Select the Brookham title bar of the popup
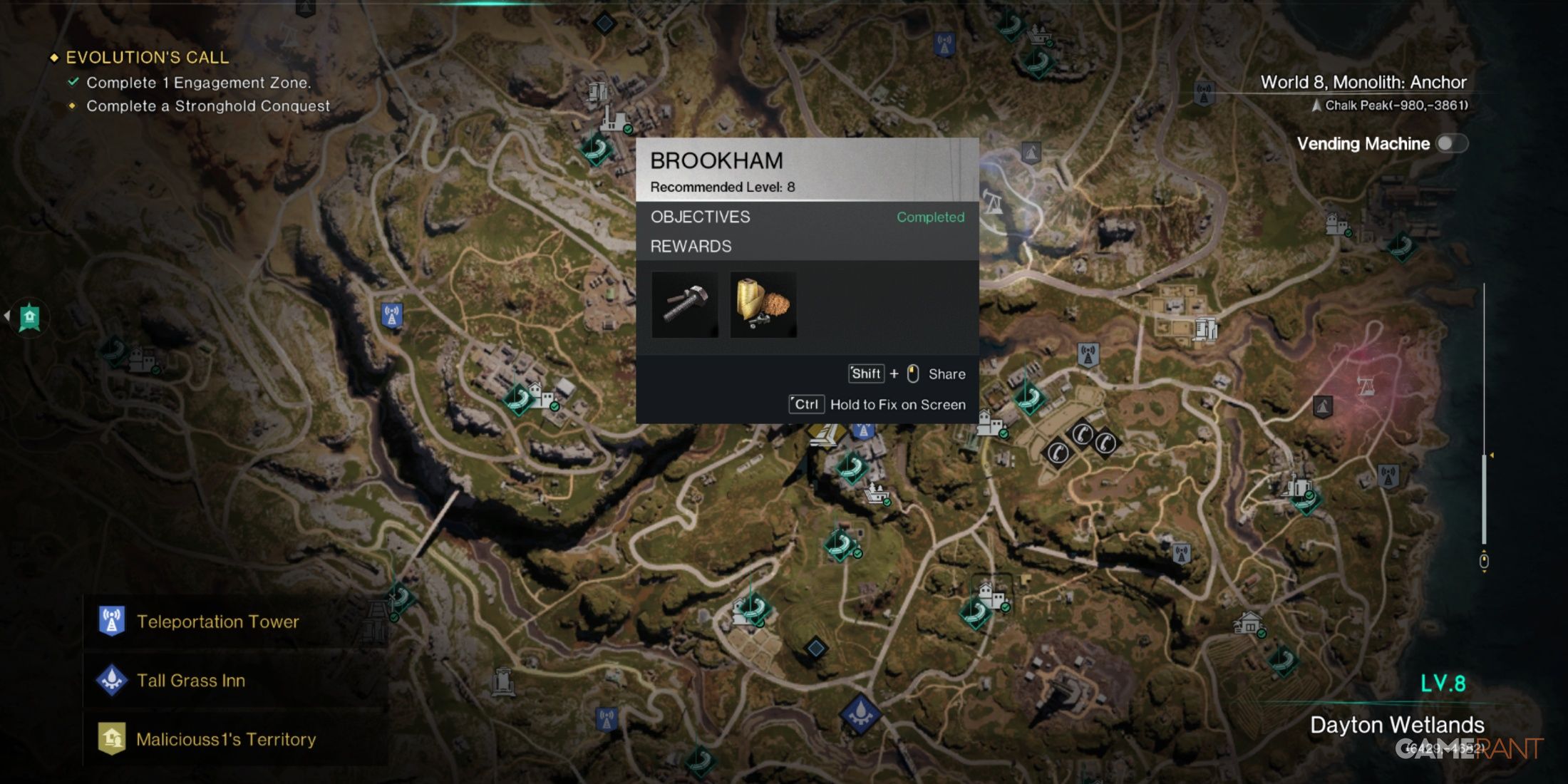 [716, 160]
